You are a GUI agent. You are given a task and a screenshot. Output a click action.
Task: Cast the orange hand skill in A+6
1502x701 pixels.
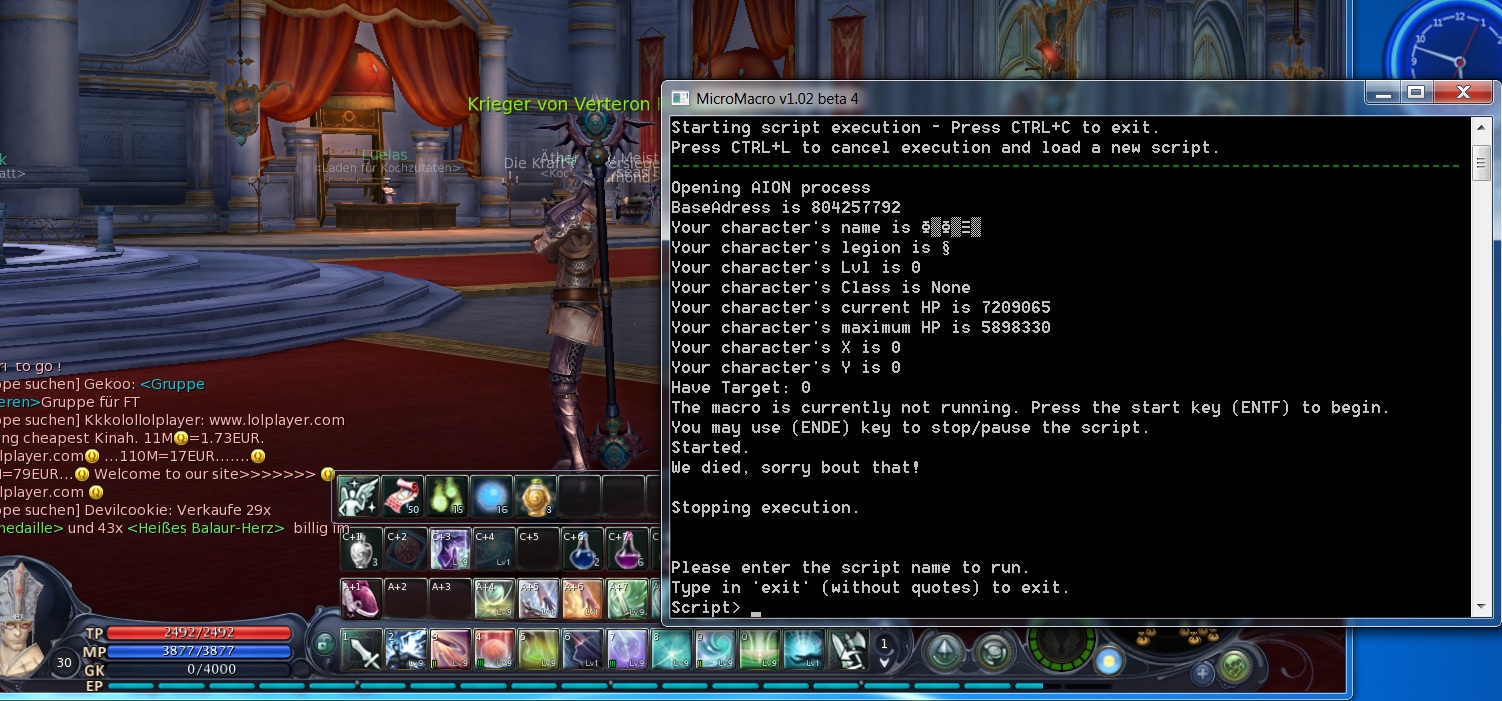click(581, 599)
